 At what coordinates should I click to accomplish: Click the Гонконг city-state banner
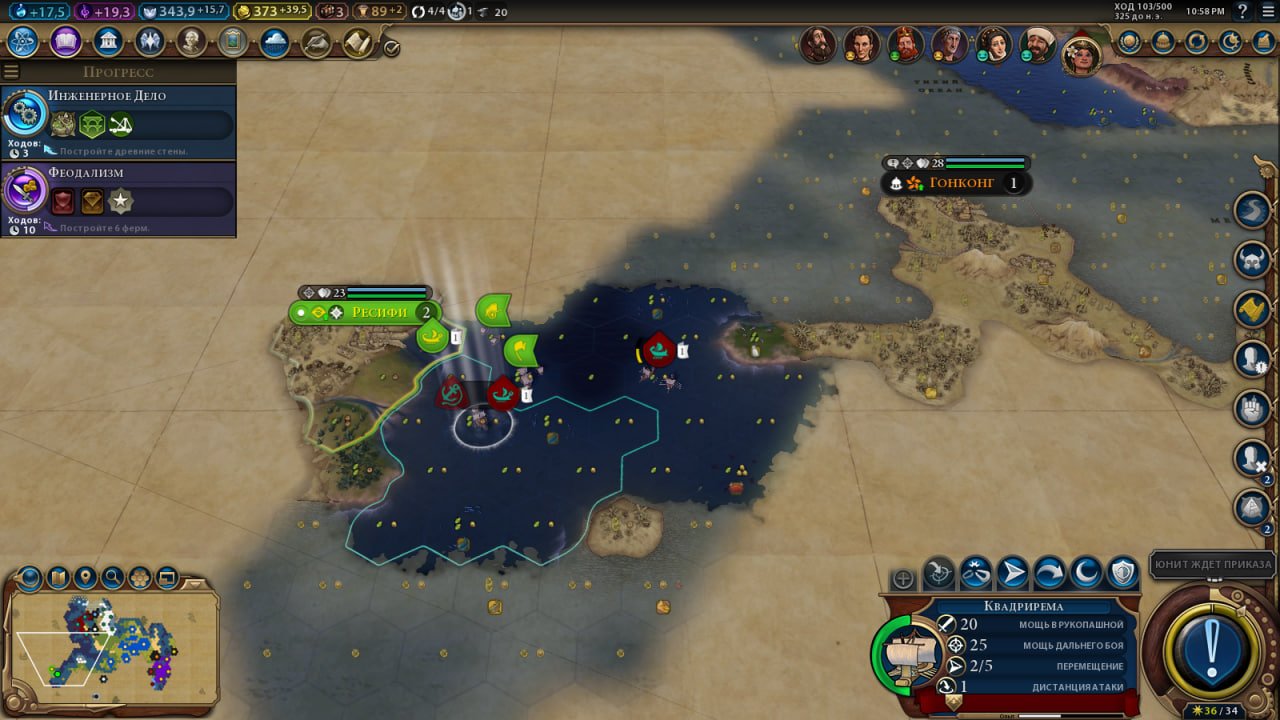point(961,183)
